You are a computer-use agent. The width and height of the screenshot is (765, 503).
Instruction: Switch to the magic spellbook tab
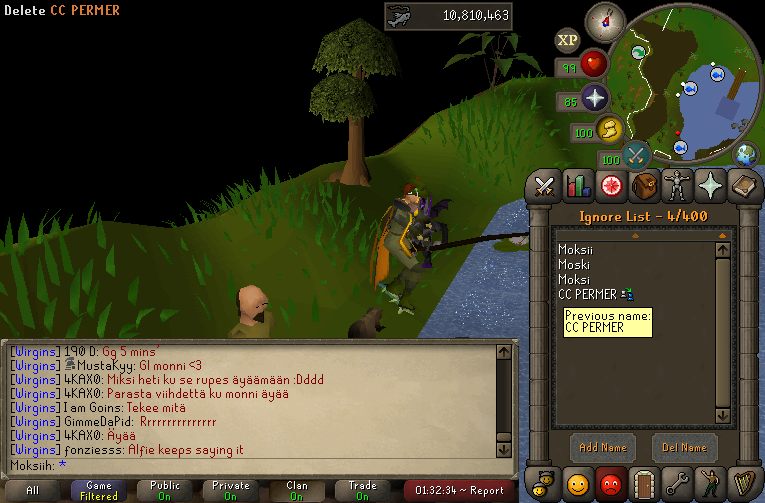tap(744, 185)
